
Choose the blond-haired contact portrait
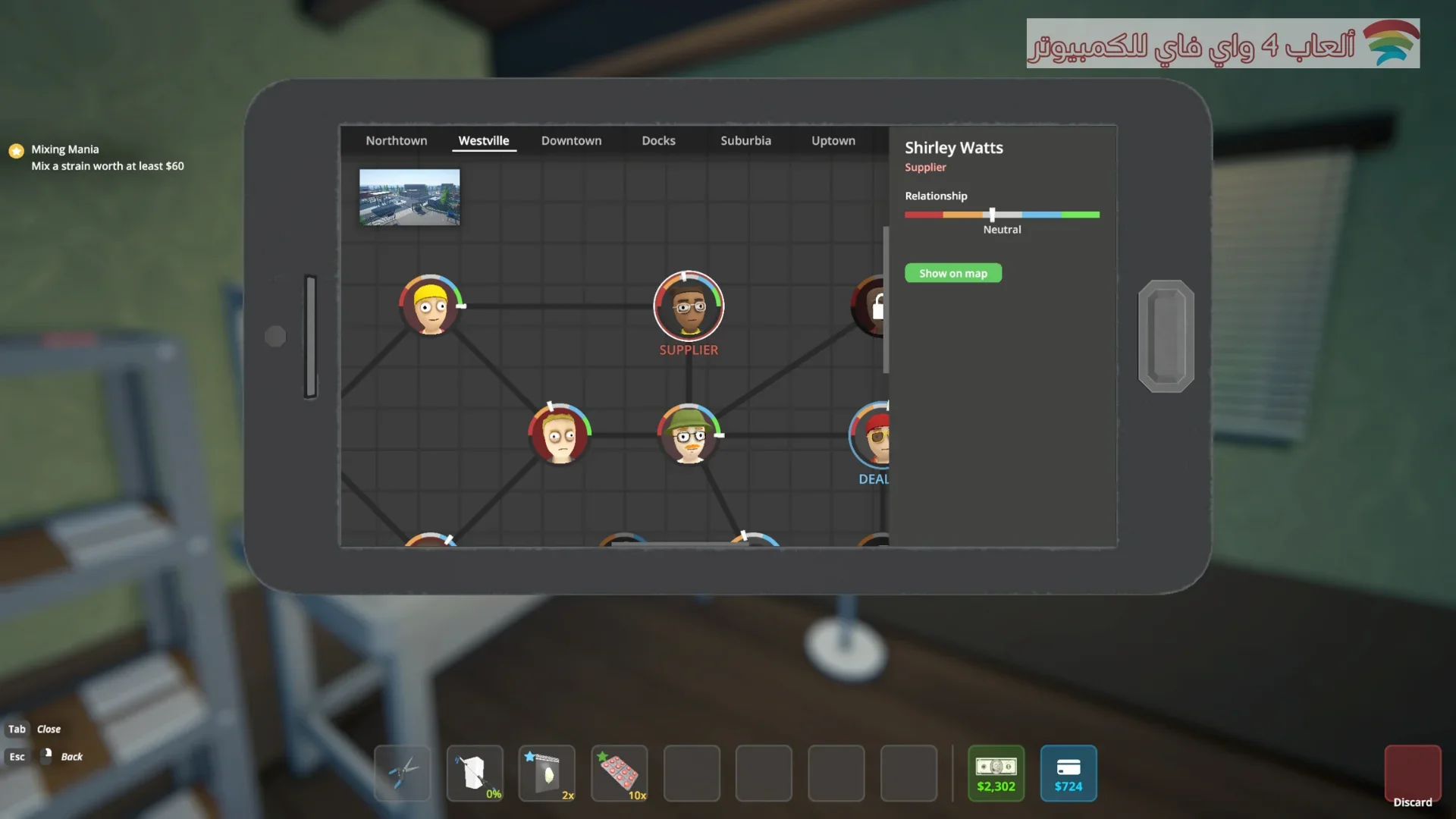coord(560,435)
